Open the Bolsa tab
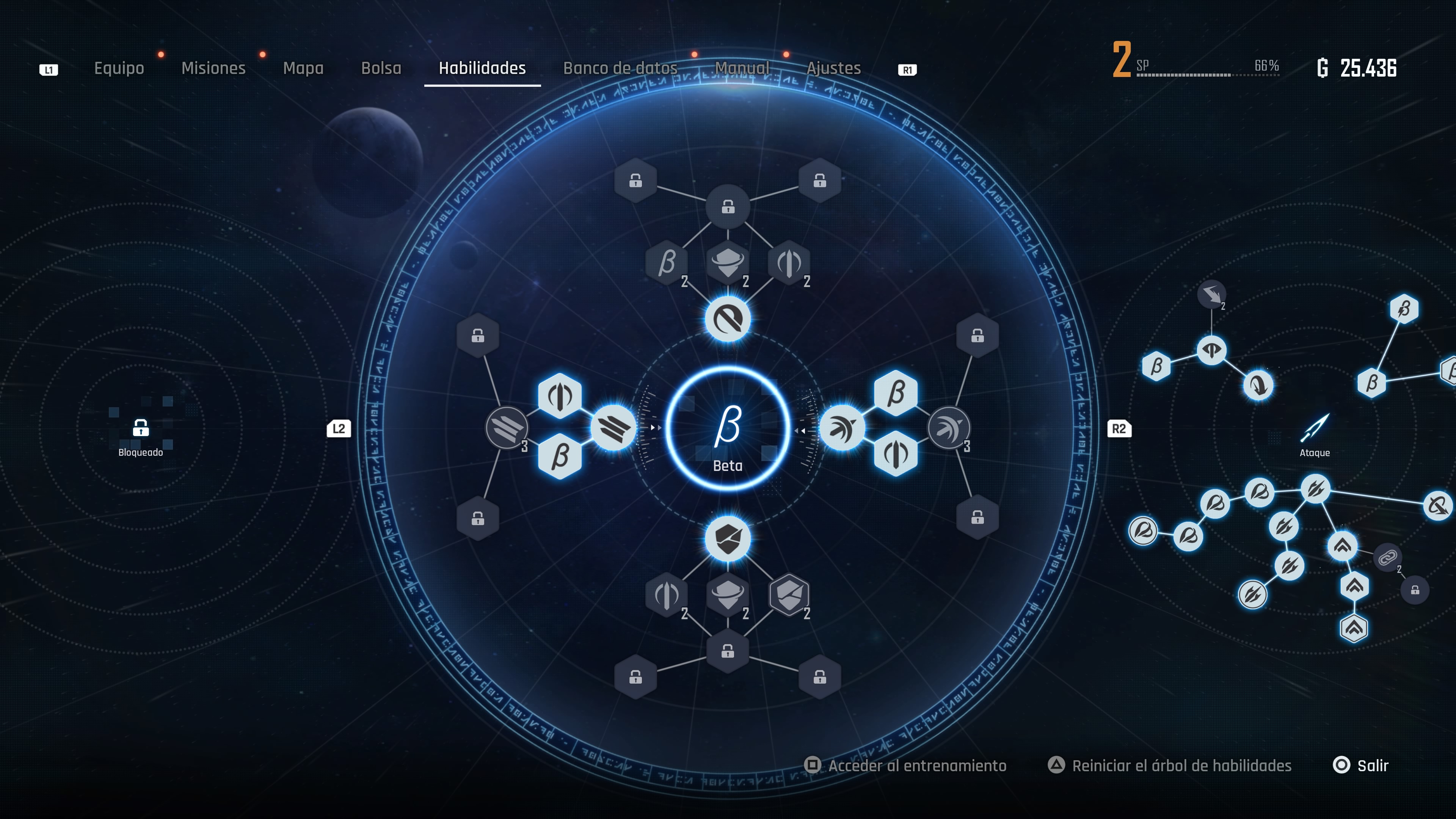The width and height of the screenshot is (1456, 819). tap(381, 68)
